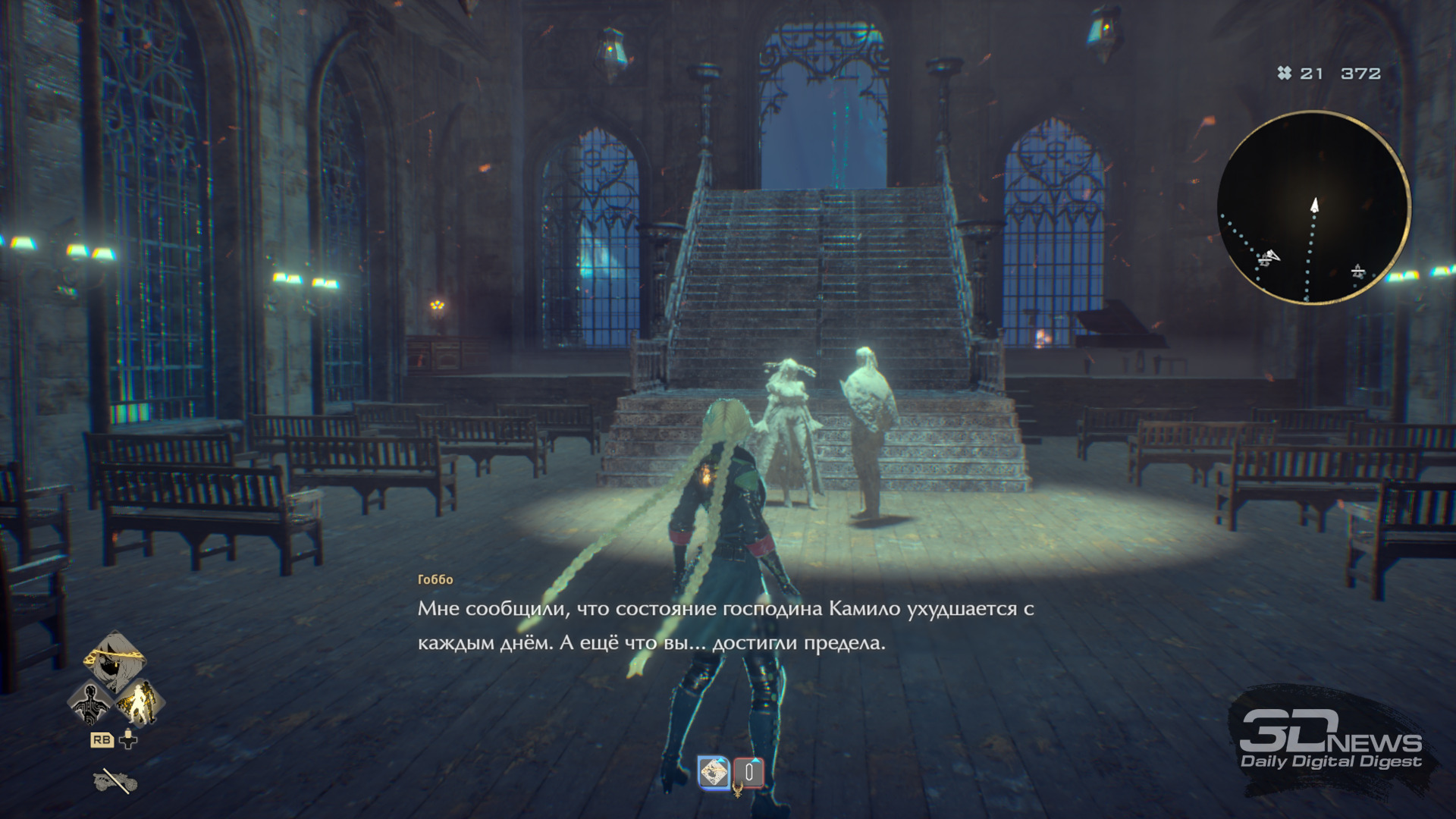Click the right-hand minimap marker
1456x819 pixels.
[x=1357, y=271]
